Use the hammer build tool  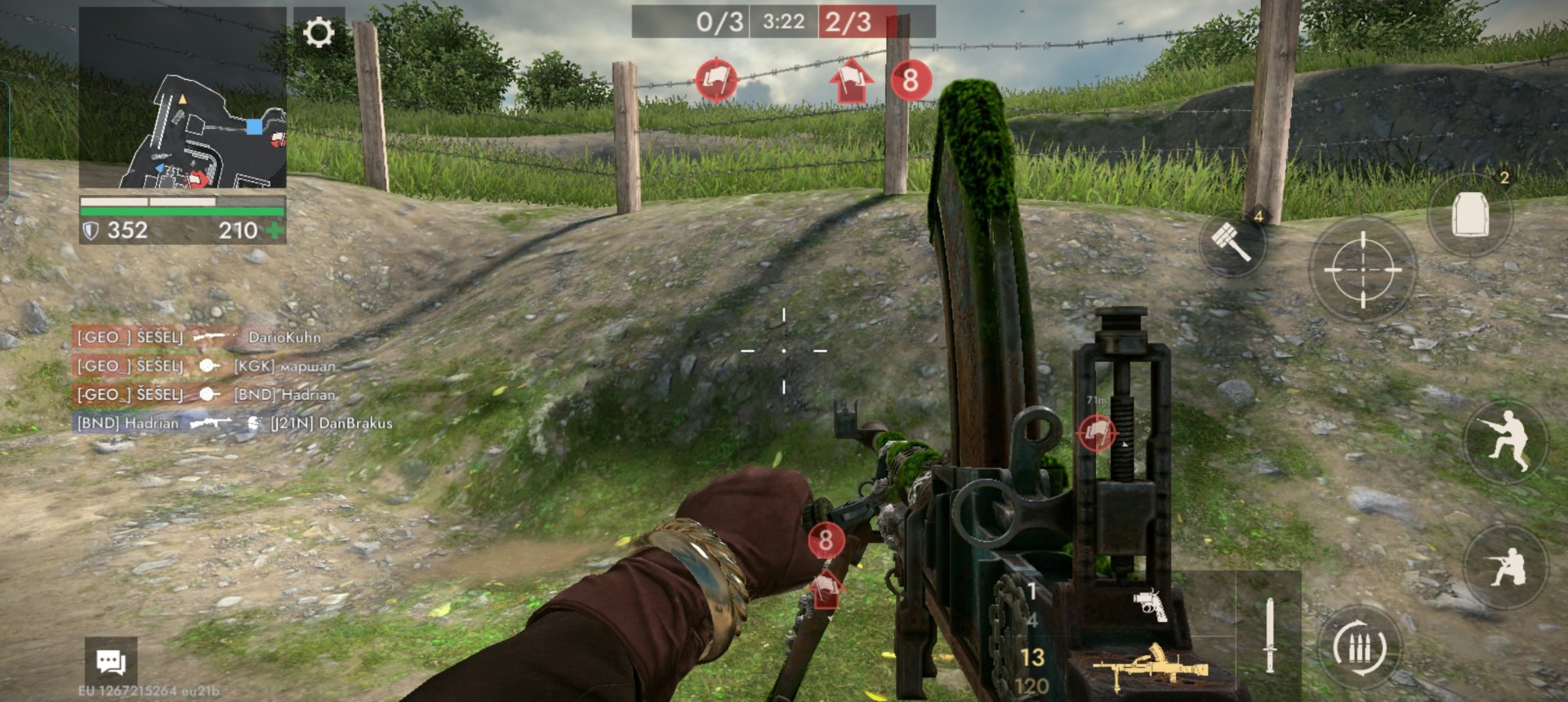click(x=1232, y=242)
